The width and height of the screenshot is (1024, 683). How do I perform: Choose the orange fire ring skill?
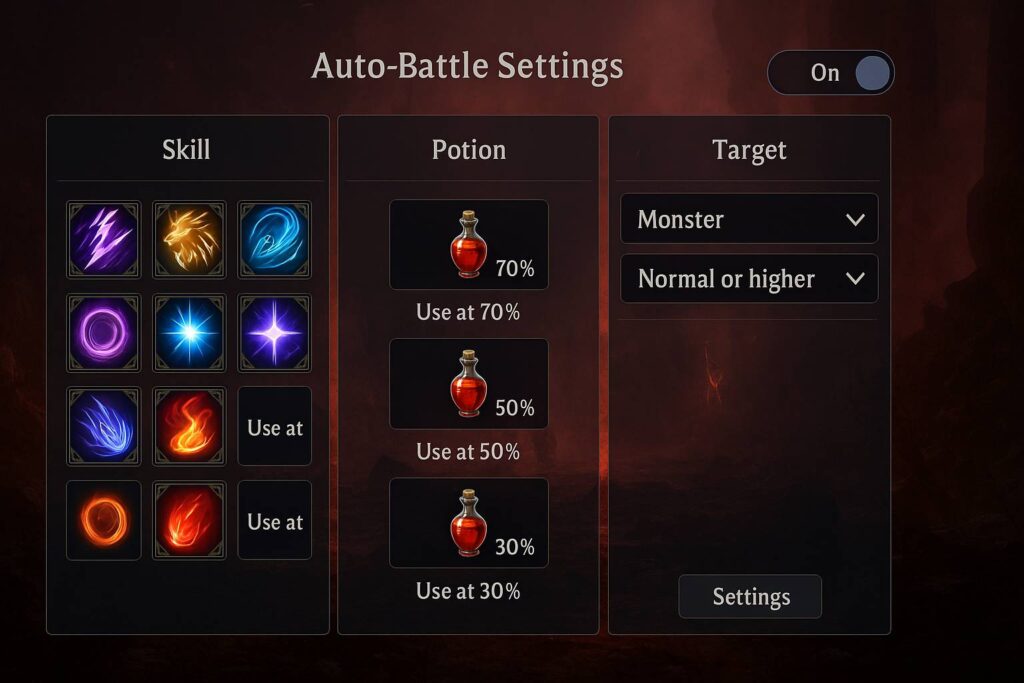(103, 520)
